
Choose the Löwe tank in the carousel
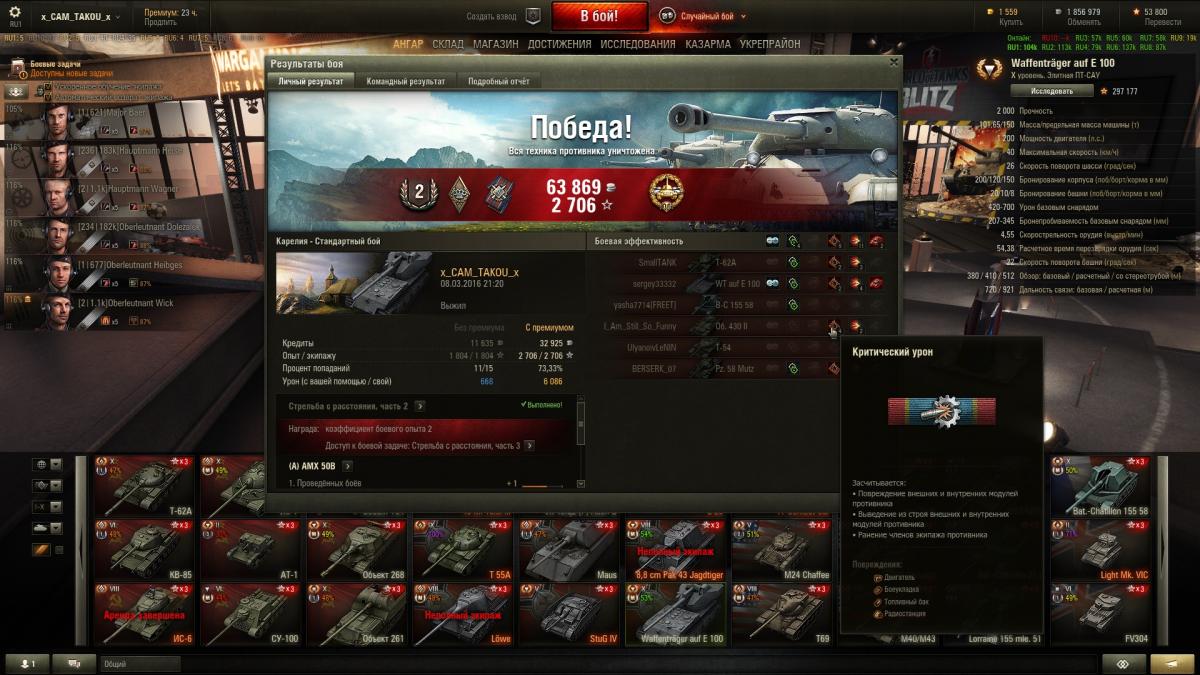point(460,614)
